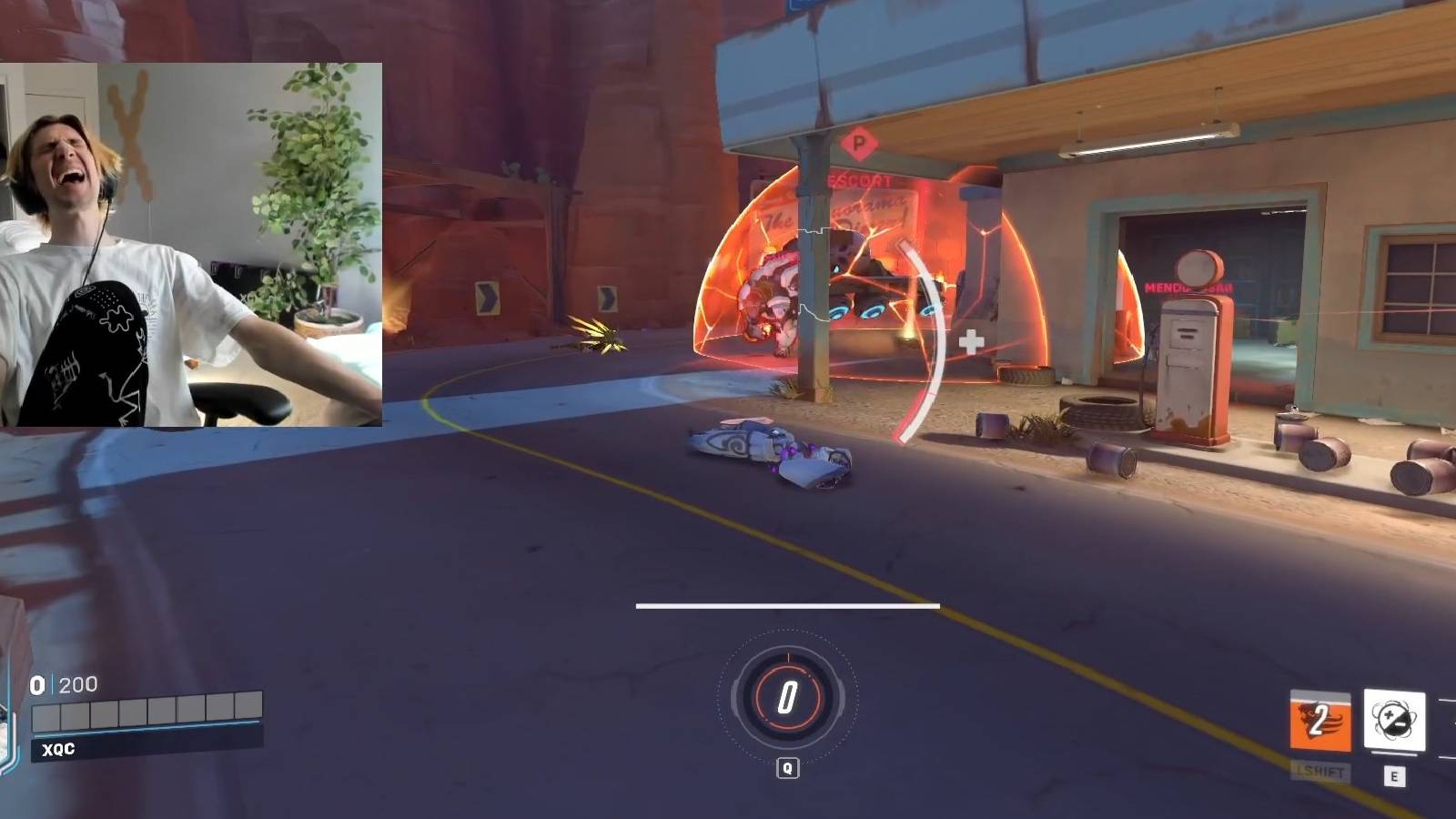
Task: Click the Q keybind label under the ultimate meter
Action: (x=786, y=766)
